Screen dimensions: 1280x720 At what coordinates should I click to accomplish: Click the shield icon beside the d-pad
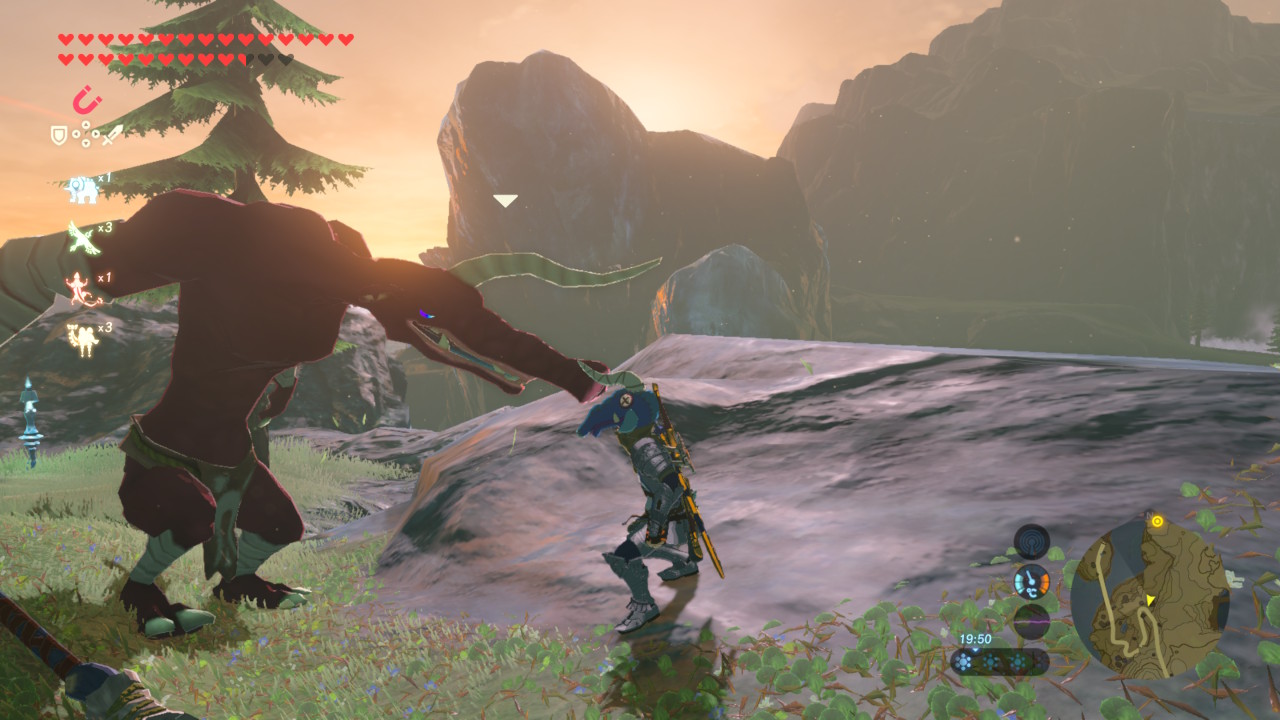point(59,134)
